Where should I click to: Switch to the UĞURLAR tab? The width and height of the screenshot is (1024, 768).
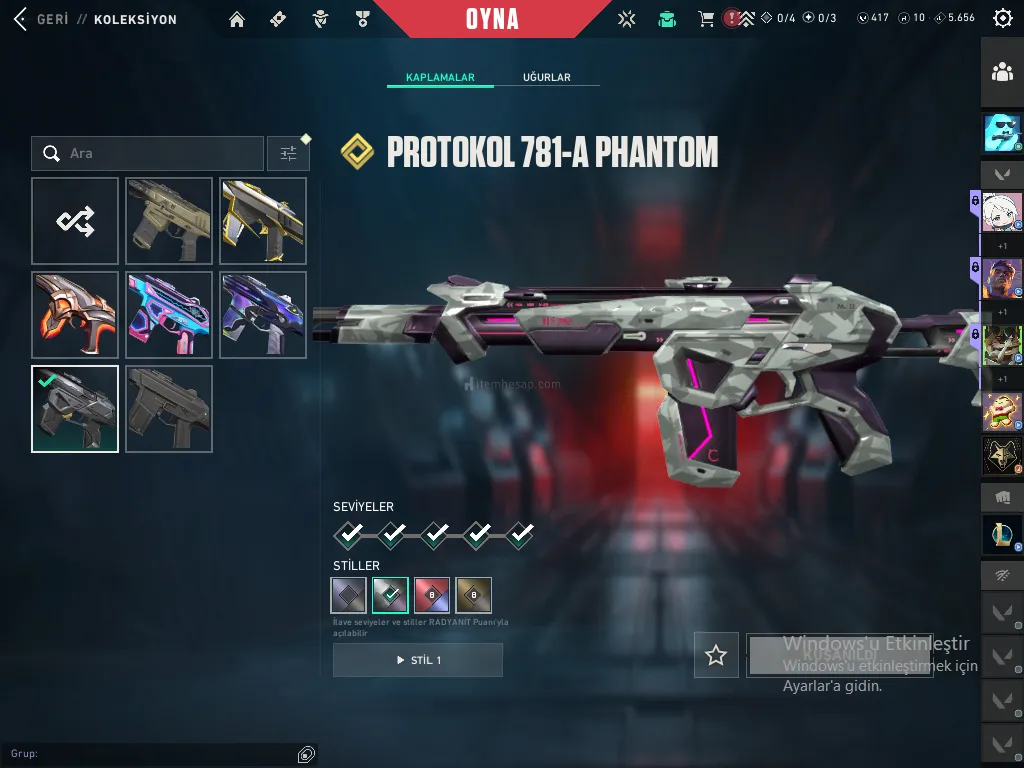point(547,77)
